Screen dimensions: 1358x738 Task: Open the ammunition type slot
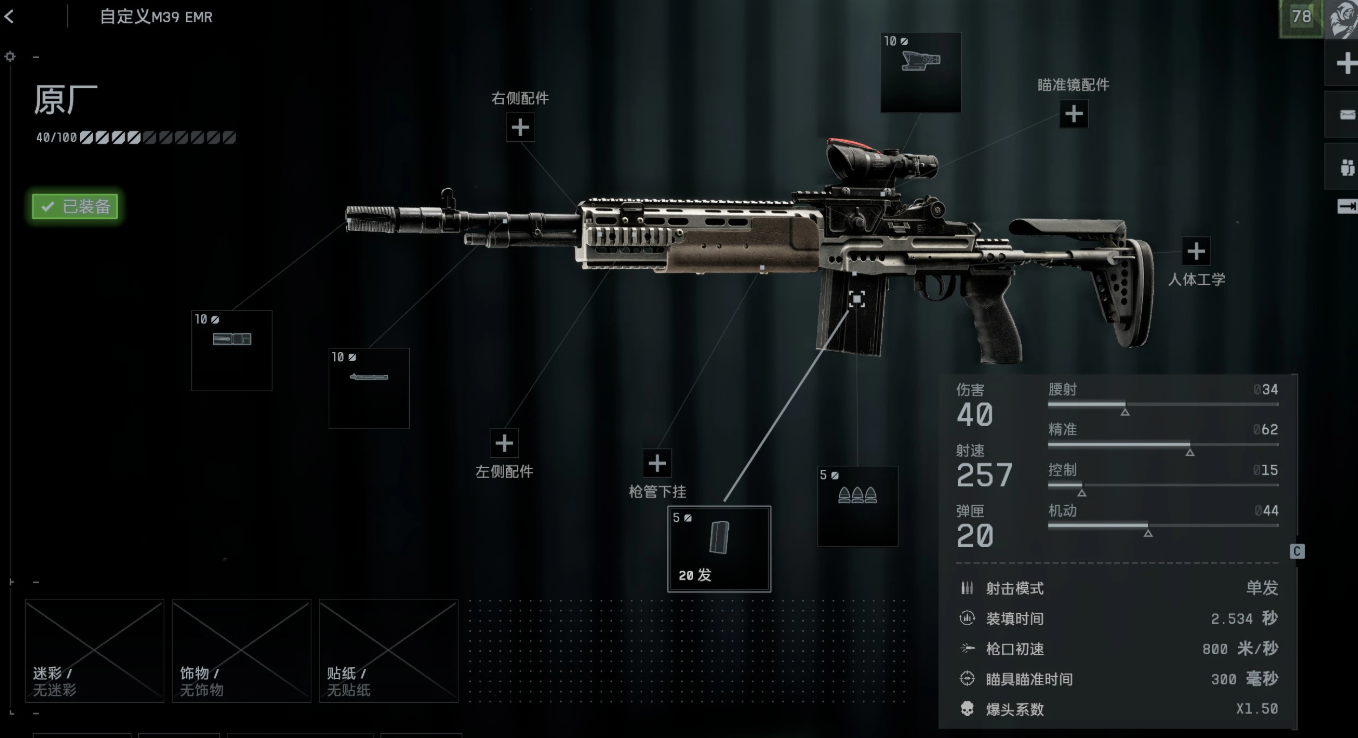coord(857,506)
